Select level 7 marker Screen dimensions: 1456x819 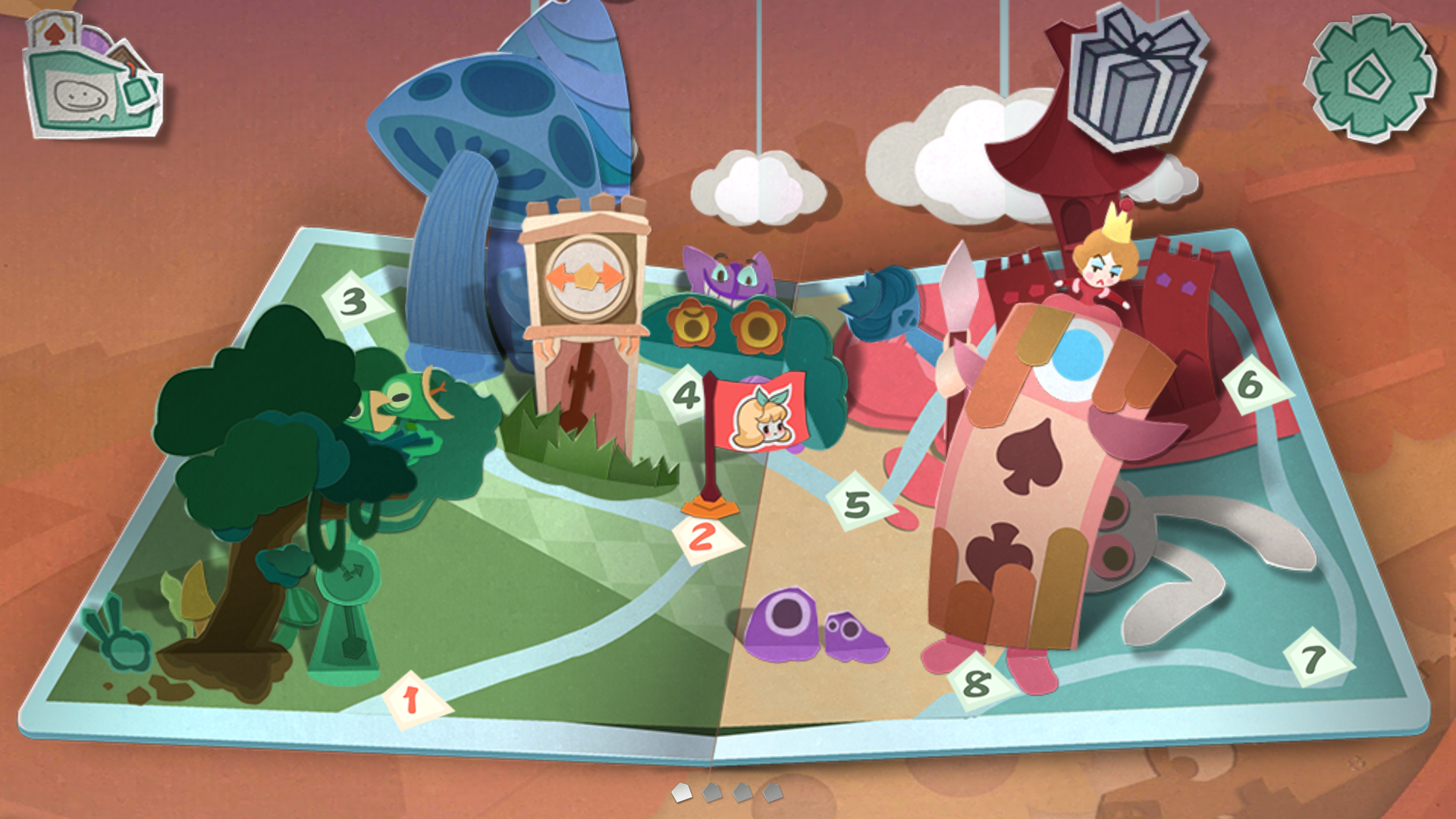(x=1315, y=658)
